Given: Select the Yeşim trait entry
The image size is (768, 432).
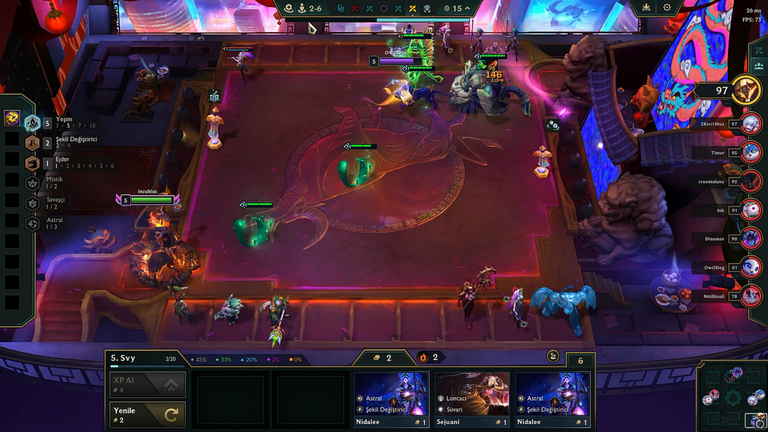Looking at the screenshot, I should click(45, 122).
